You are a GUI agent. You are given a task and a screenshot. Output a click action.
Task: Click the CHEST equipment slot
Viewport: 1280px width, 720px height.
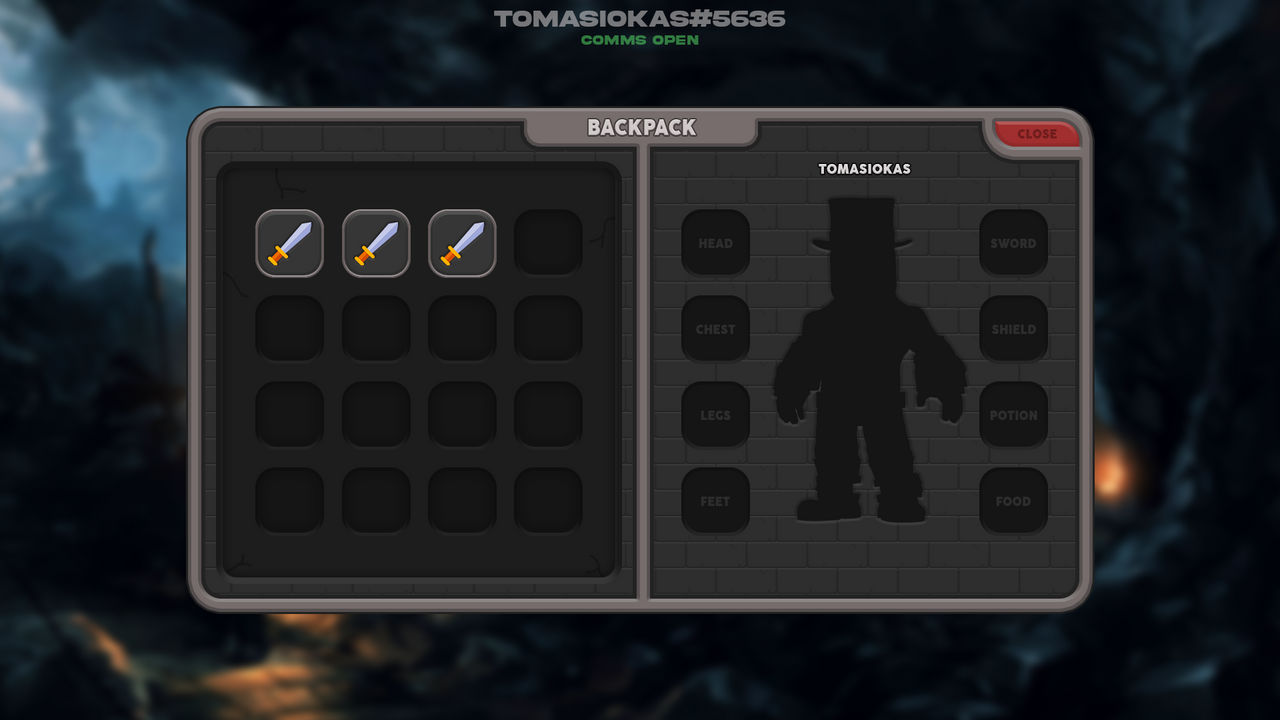(715, 329)
